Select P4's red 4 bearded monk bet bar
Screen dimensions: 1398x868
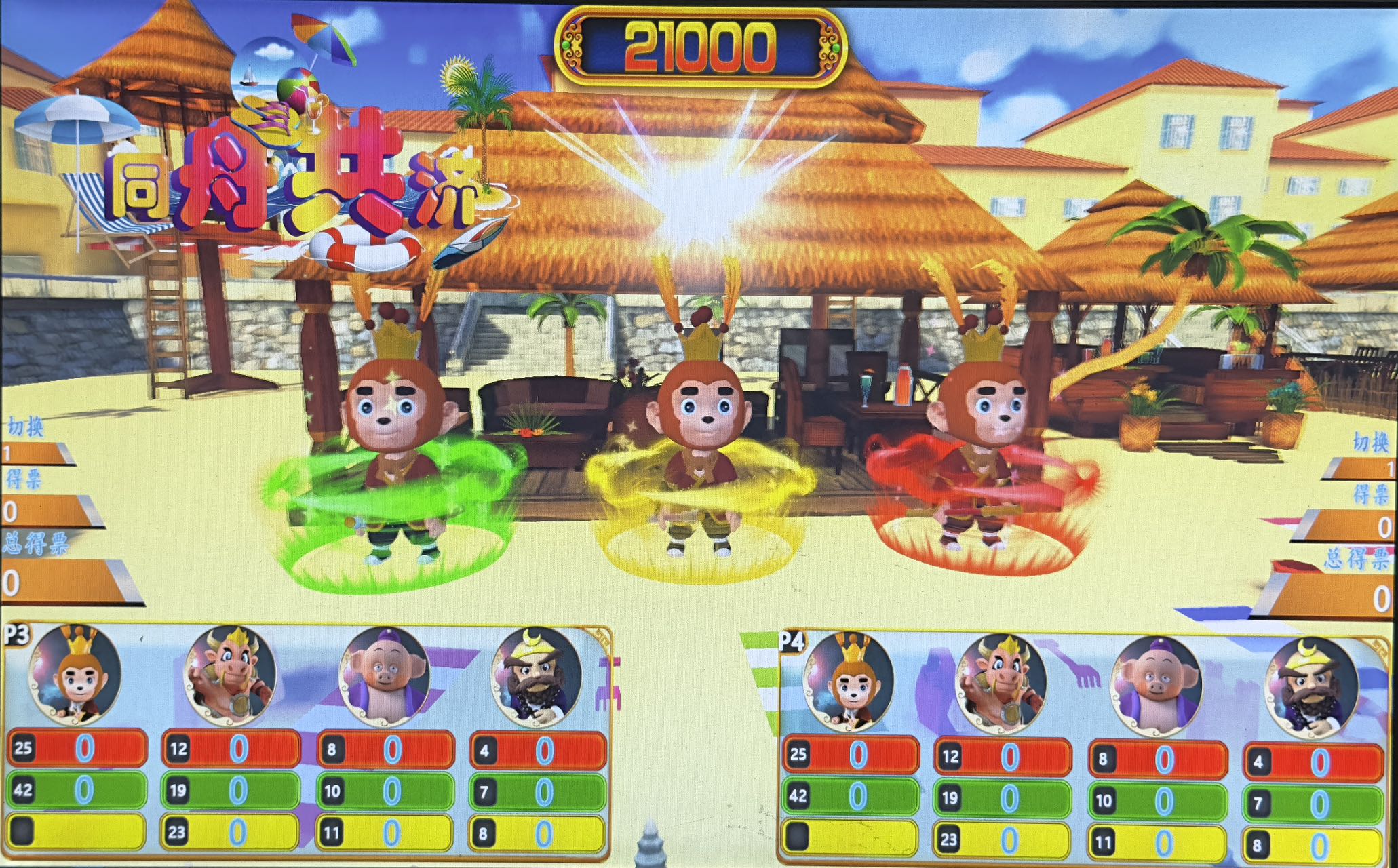coord(1313,762)
